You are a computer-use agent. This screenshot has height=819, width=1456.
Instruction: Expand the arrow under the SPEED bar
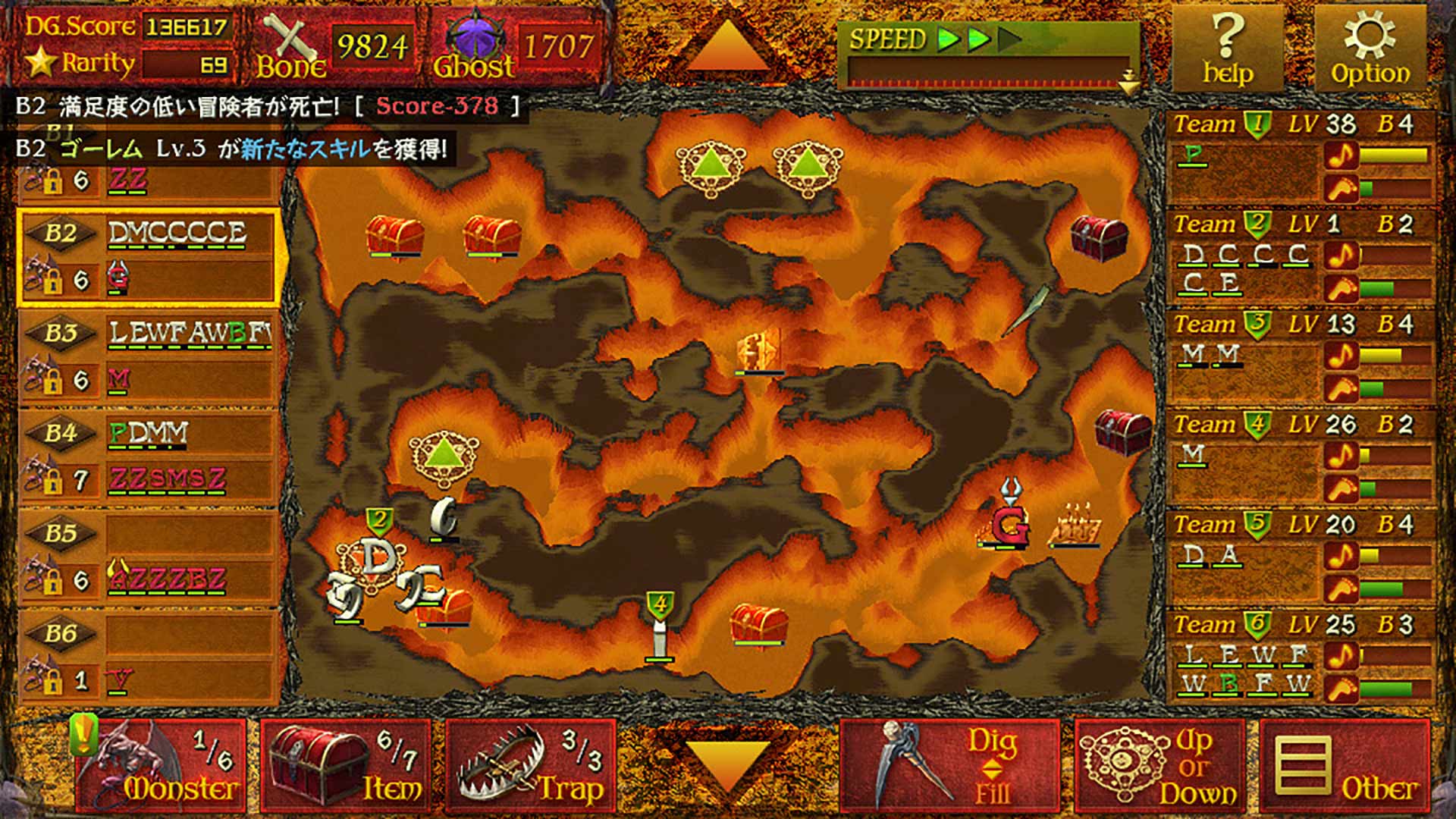tap(1128, 80)
